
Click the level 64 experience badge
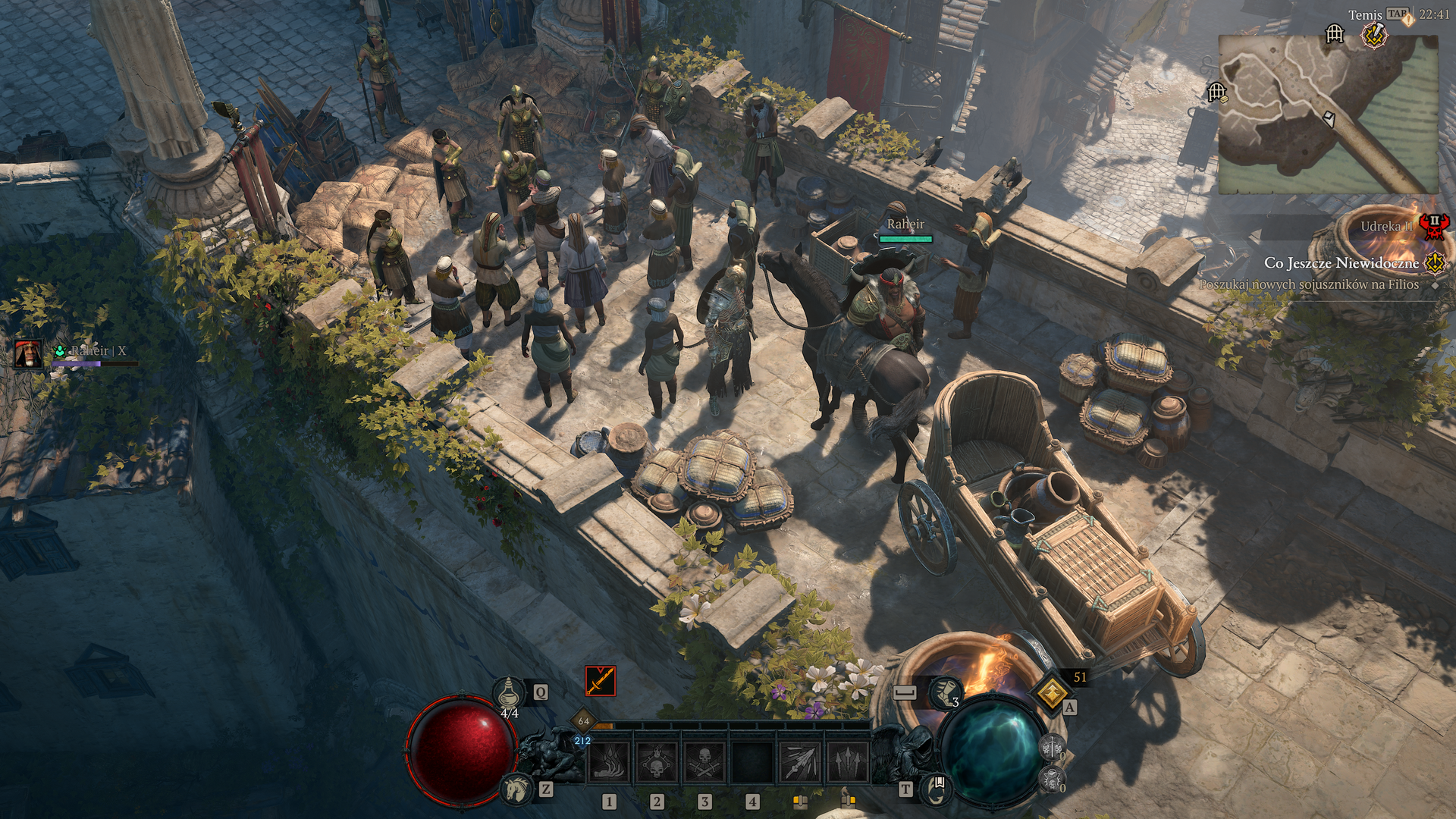coord(583,721)
